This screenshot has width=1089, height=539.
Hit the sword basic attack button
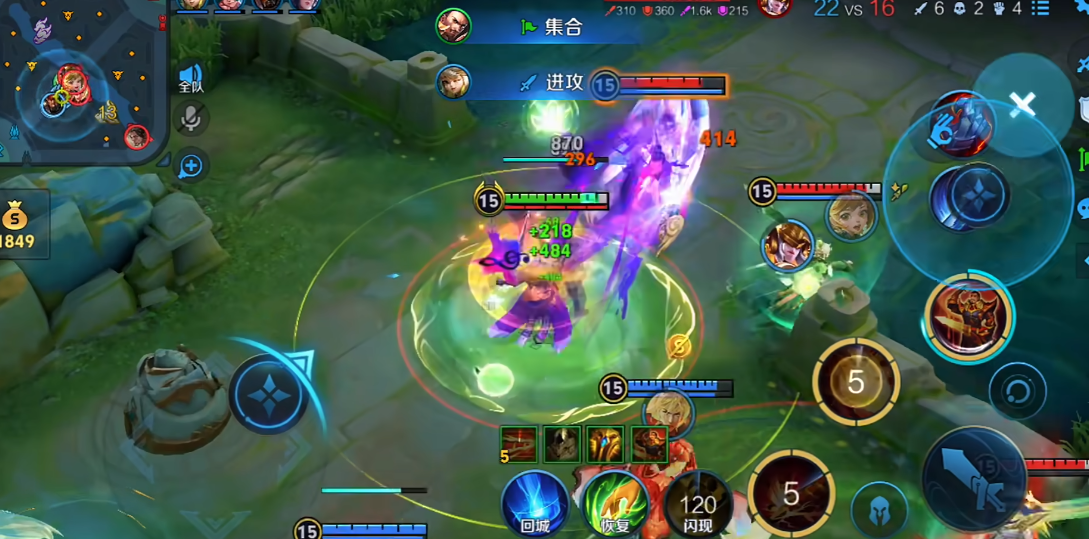pos(973,479)
